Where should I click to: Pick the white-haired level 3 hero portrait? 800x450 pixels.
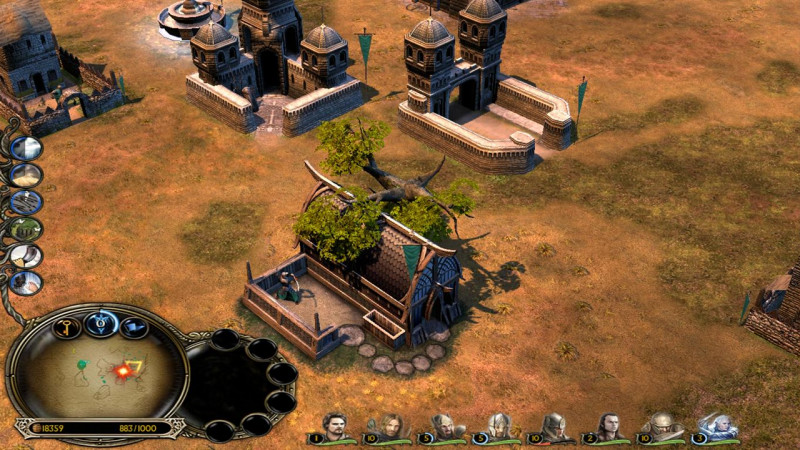[717, 427]
